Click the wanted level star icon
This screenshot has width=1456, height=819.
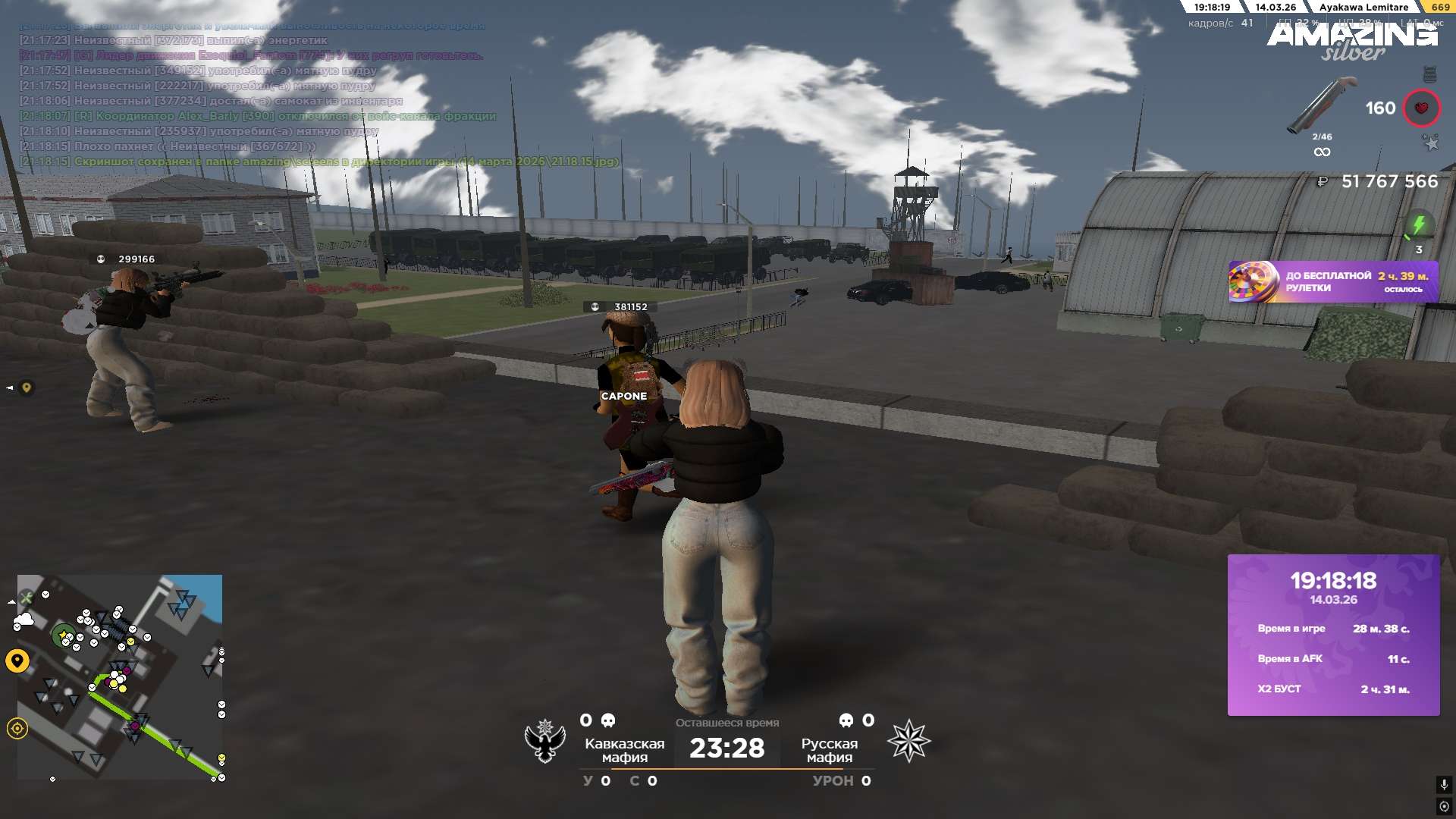[1430, 143]
